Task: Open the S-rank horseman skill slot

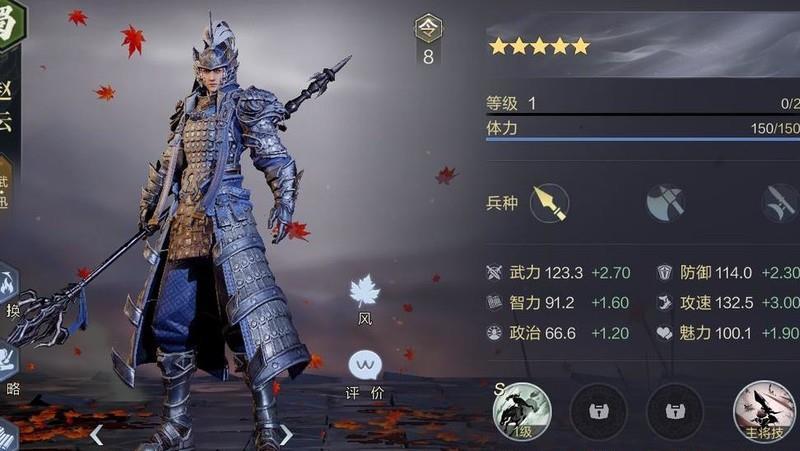Action: point(522,409)
